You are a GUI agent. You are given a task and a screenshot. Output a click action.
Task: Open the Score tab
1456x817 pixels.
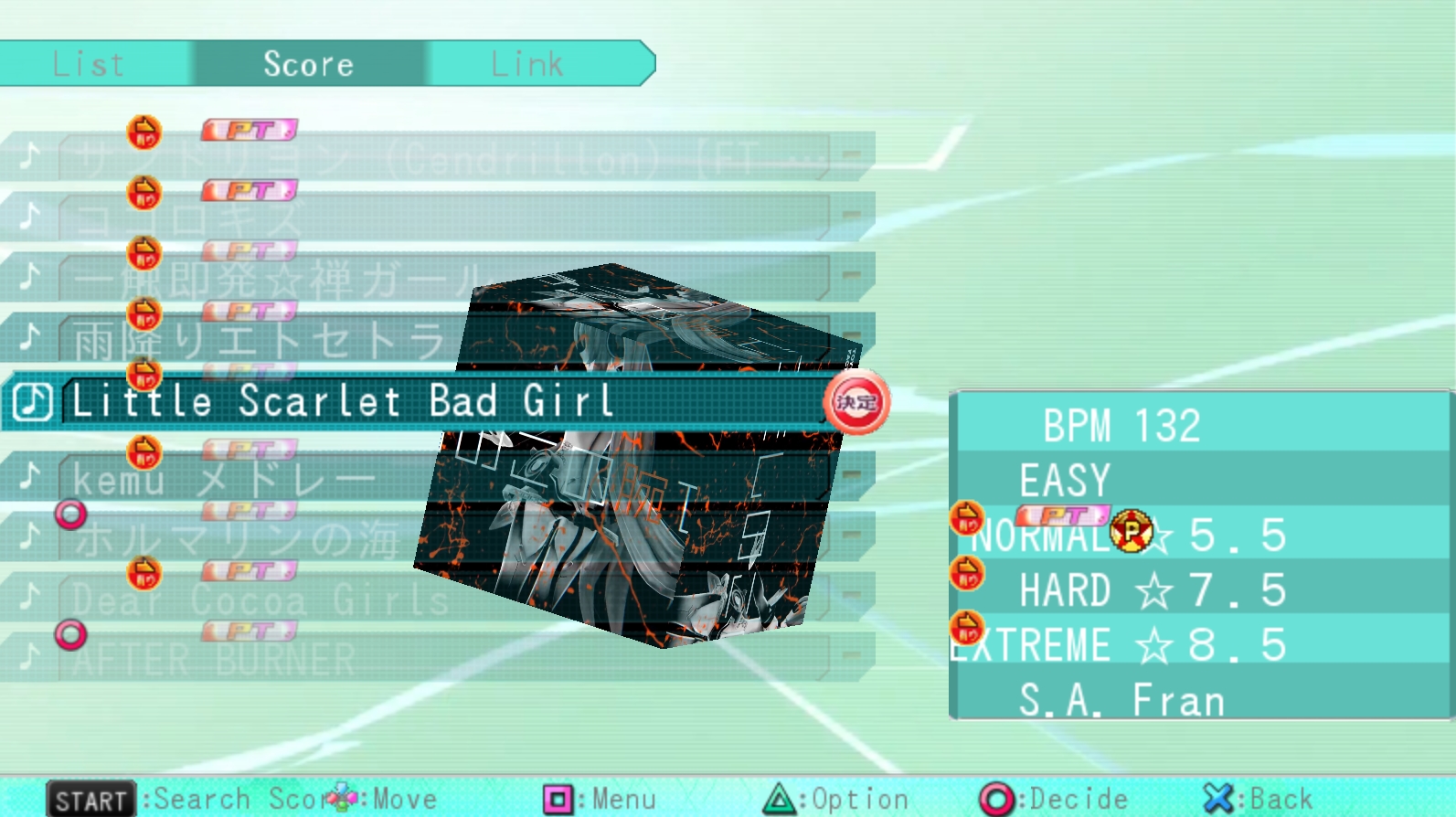pyautogui.click(x=308, y=64)
